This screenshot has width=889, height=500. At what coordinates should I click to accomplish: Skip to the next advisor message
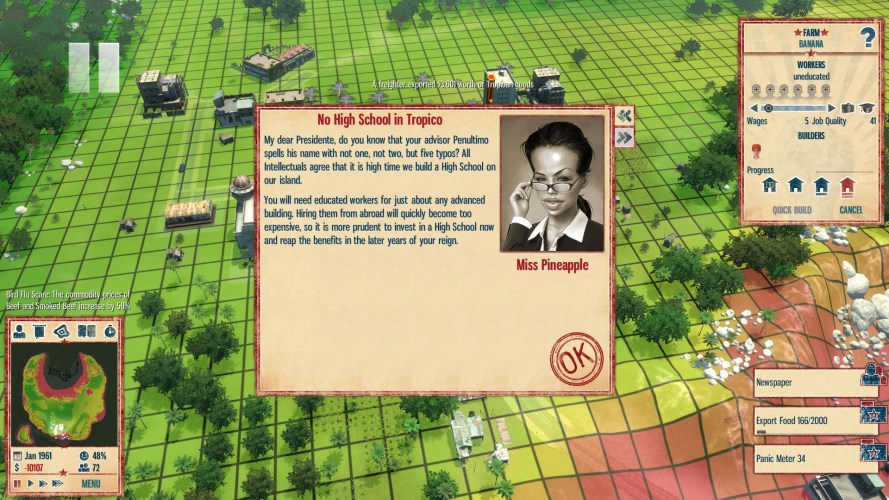(x=624, y=138)
